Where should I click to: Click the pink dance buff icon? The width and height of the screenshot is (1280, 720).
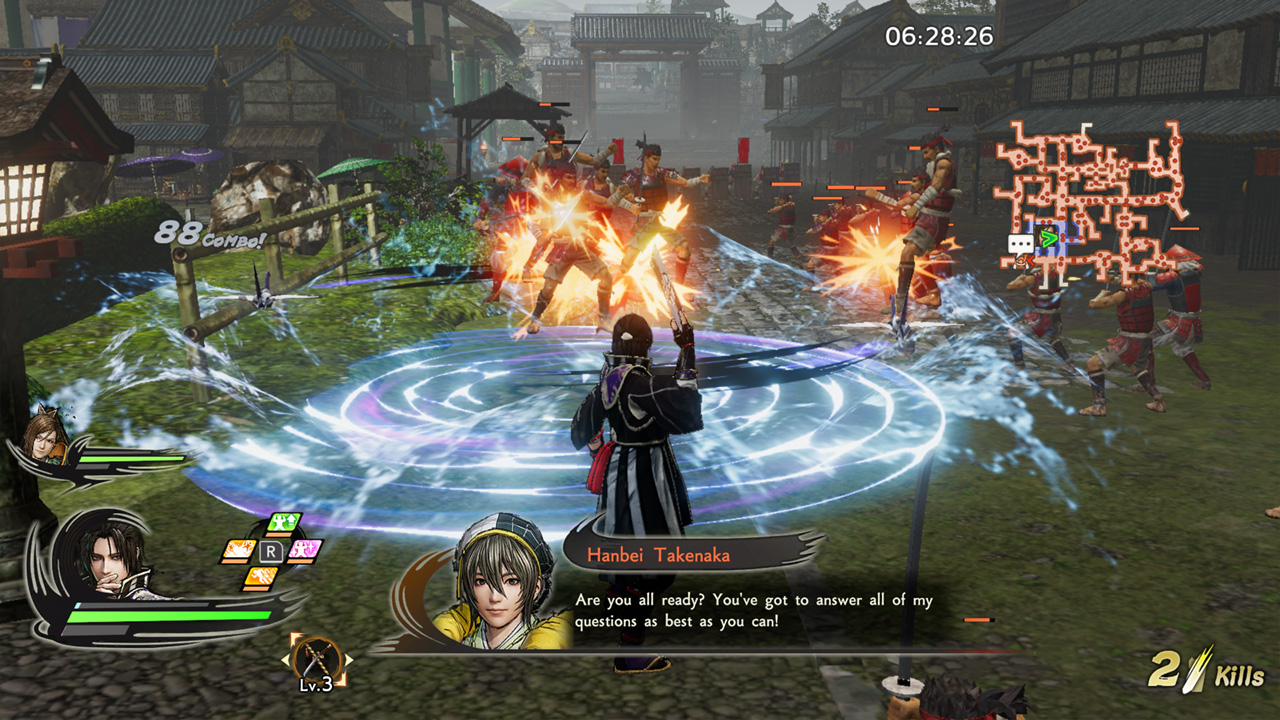tap(302, 550)
